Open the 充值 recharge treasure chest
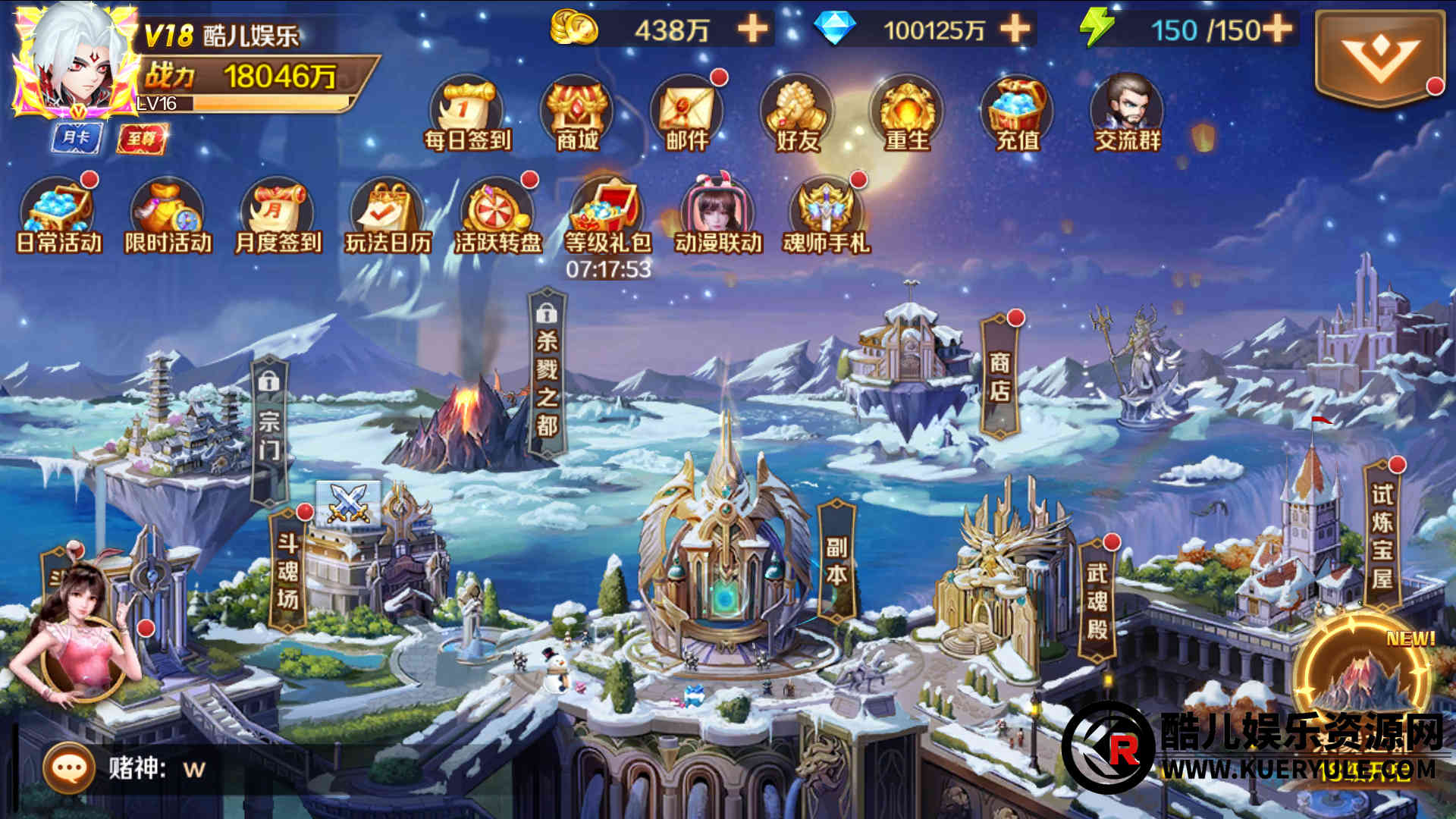Screen dimensions: 1456x819 coord(1016,114)
